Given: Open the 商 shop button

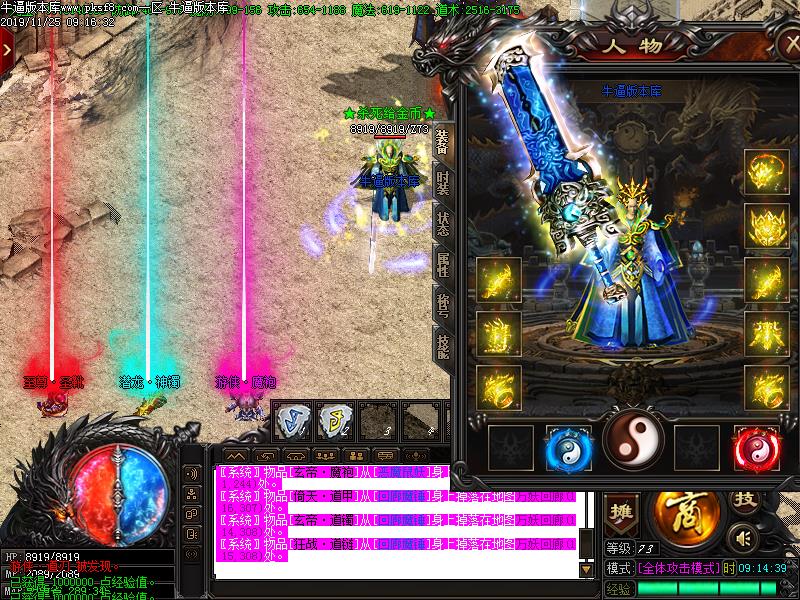Looking at the screenshot, I should [685, 514].
